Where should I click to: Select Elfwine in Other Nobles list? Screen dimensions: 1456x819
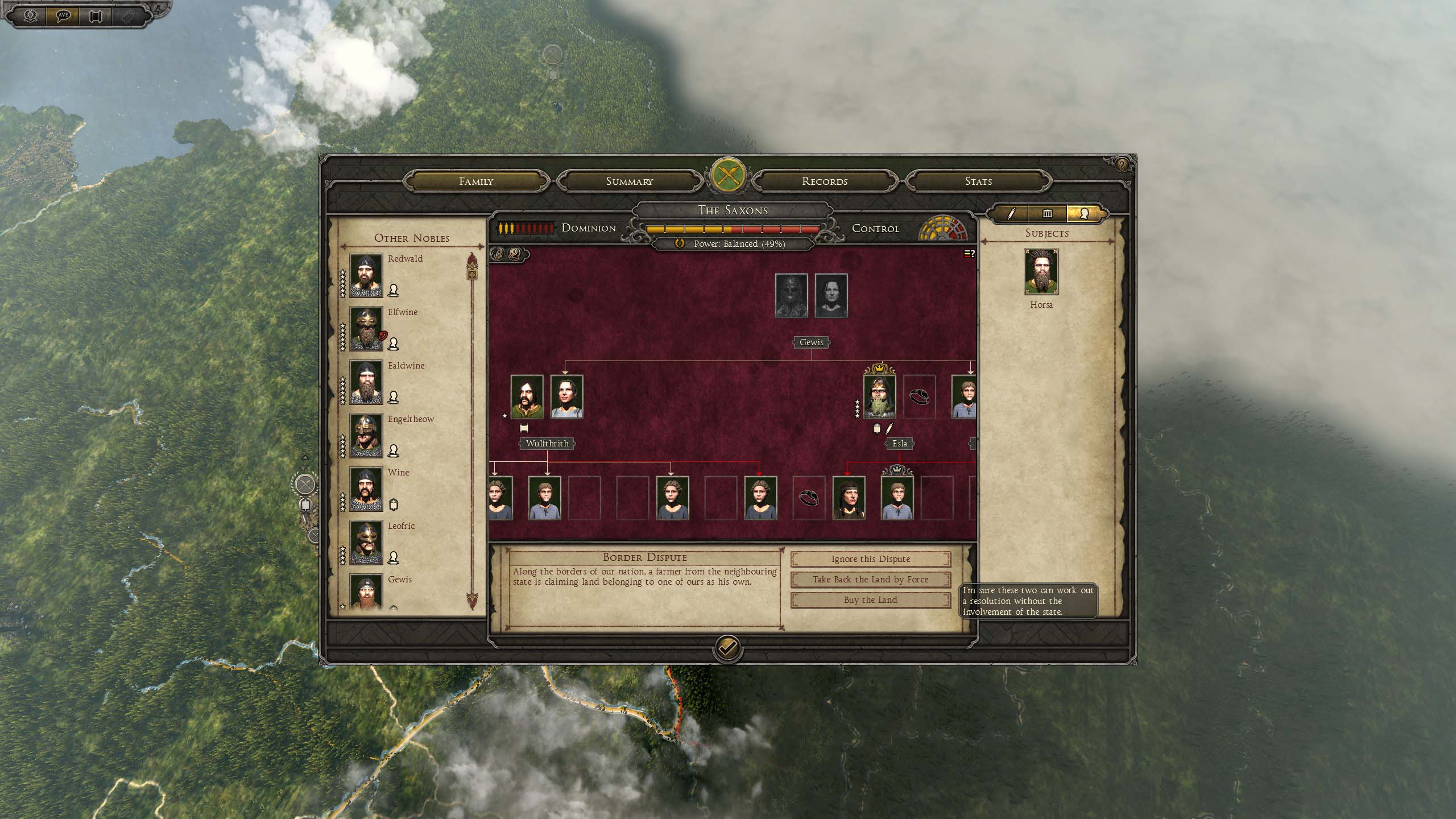tap(366, 329)
